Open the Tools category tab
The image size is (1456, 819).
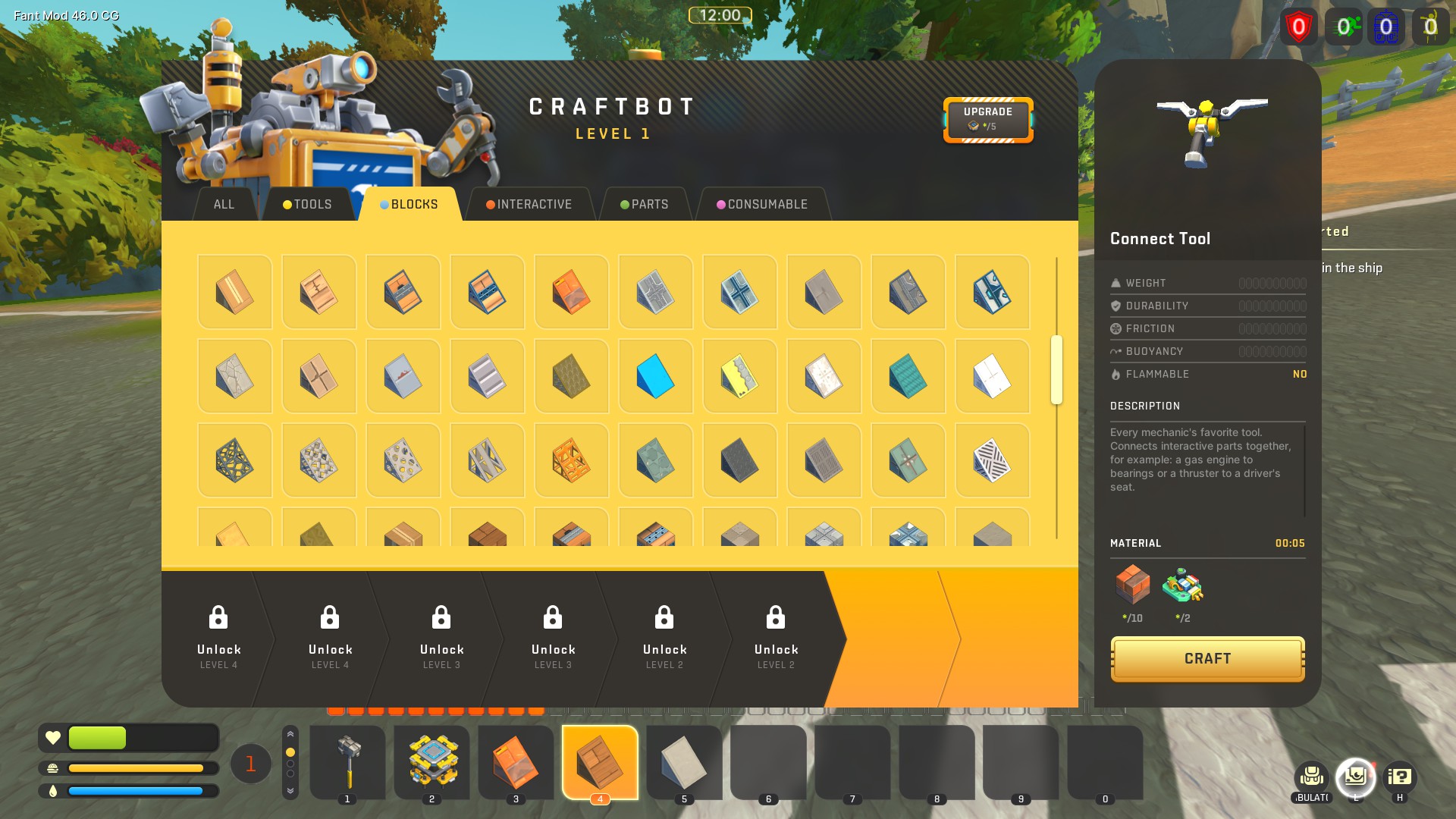click(x=307, y=204)
